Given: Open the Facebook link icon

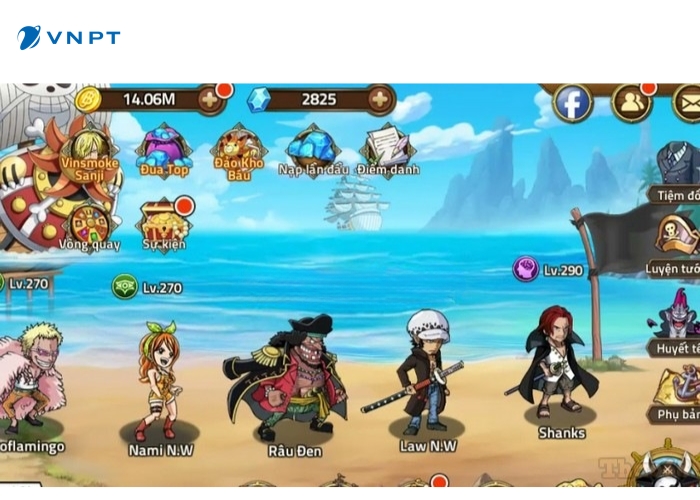Looking at the screenshot, I should [x=573, y=103].
